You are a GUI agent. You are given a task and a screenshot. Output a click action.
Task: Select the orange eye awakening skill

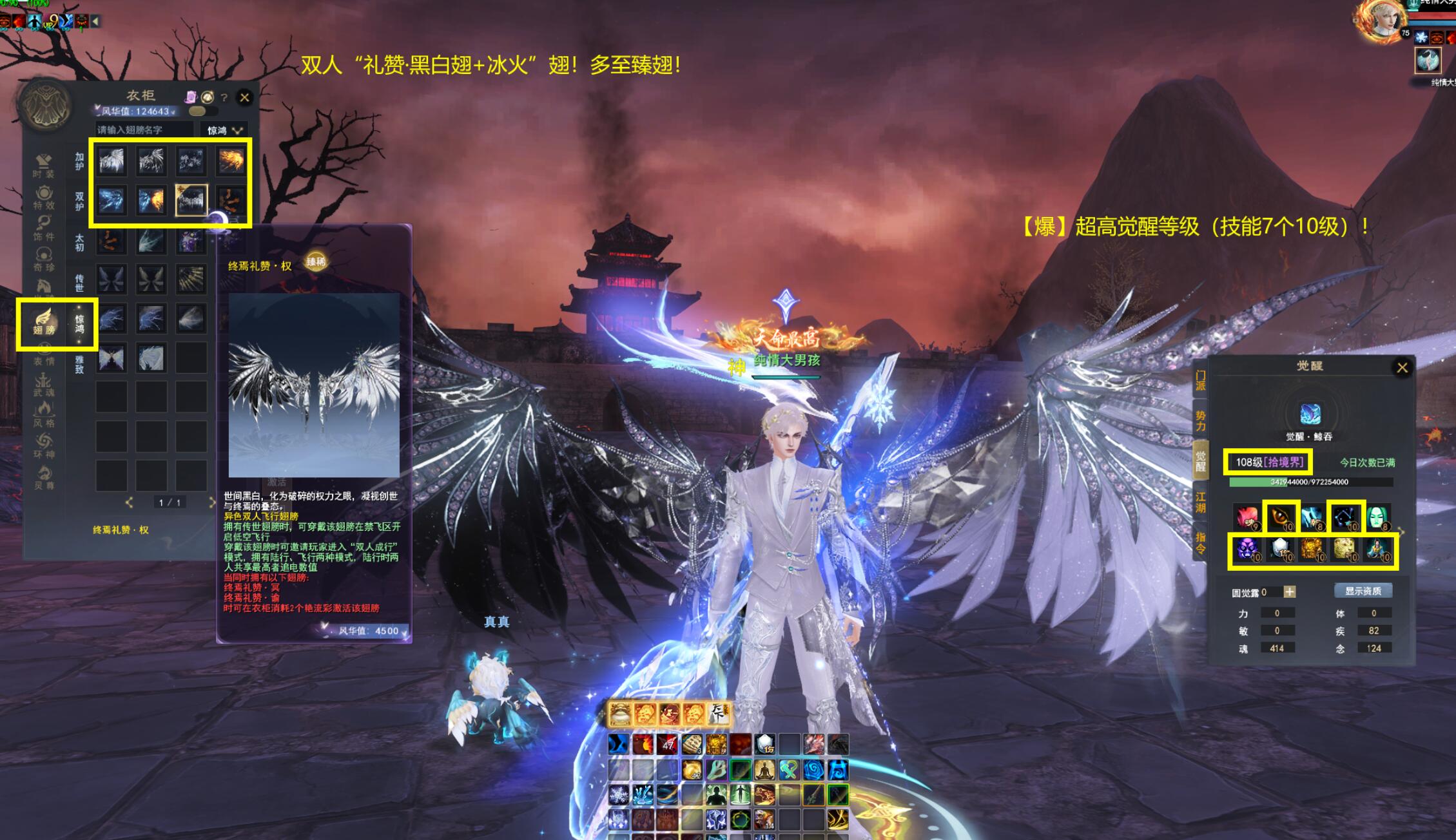(1281, 517)
